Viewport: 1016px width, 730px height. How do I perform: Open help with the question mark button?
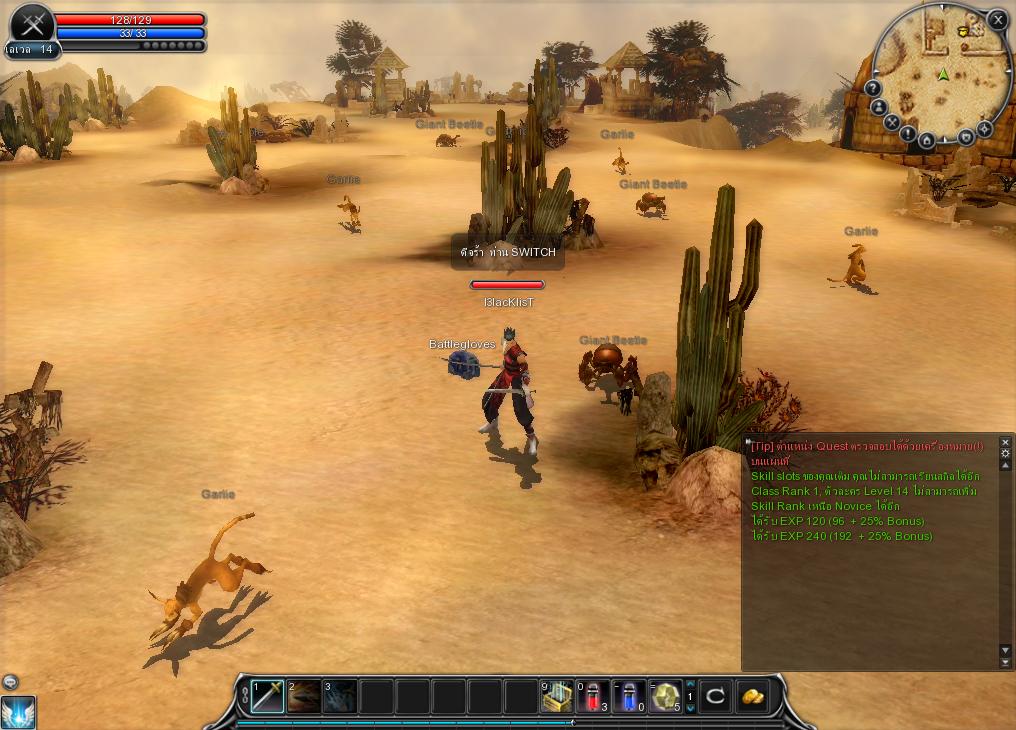pos(873,89)
